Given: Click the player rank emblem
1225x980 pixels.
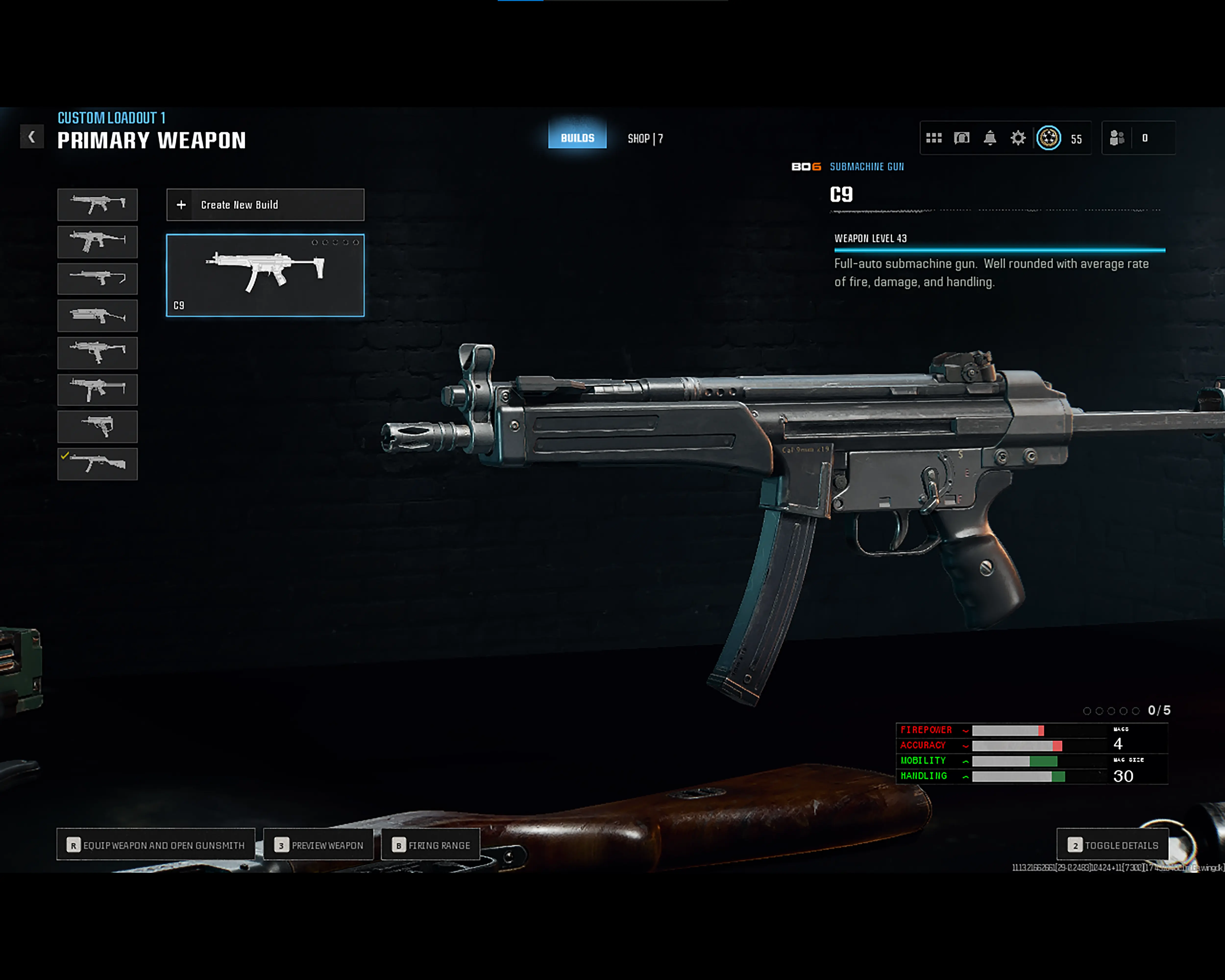Looking at the screenshot, I should click(x=1048, y=138).
